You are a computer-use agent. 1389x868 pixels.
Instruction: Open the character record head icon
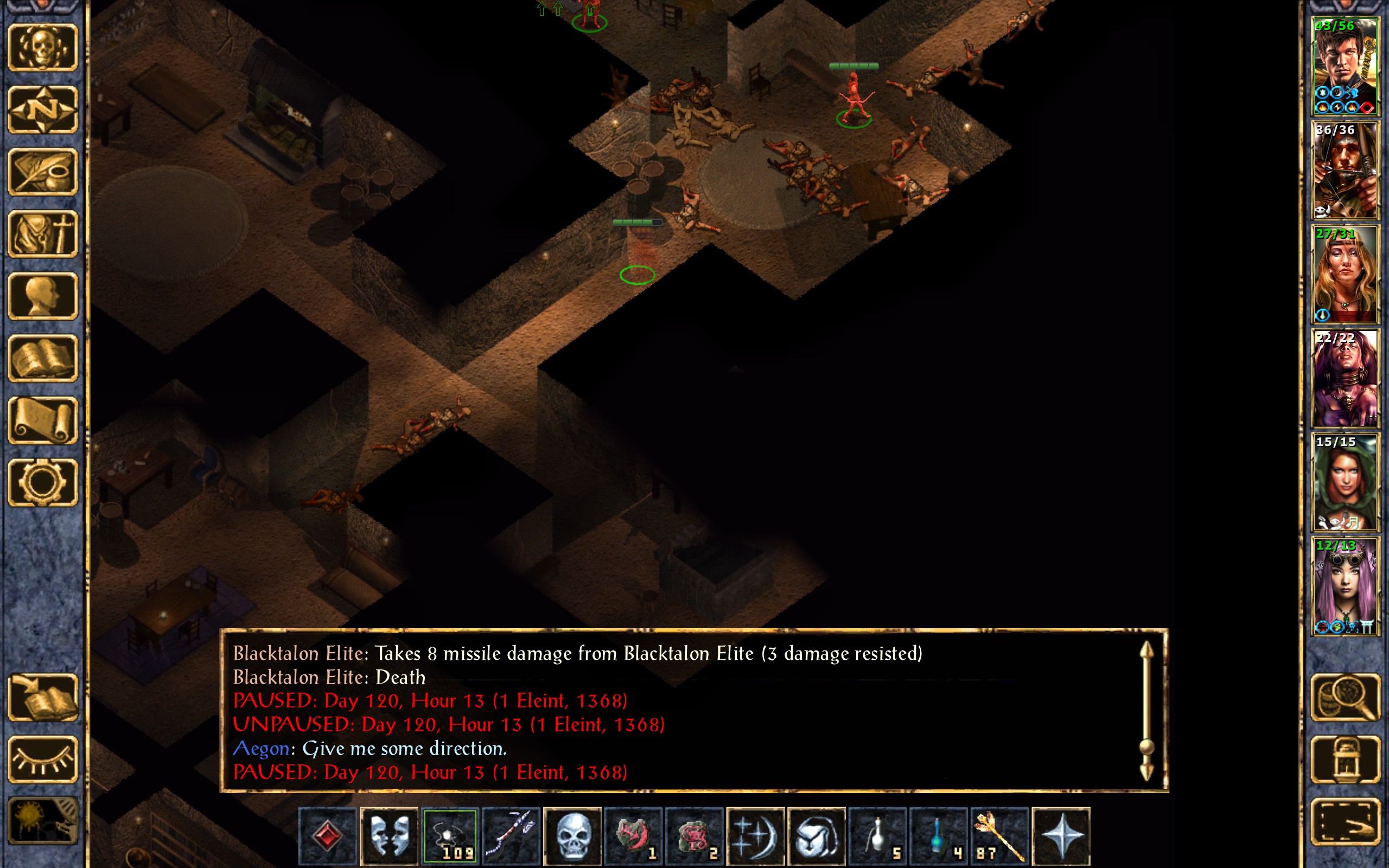(x=43, y=296)
